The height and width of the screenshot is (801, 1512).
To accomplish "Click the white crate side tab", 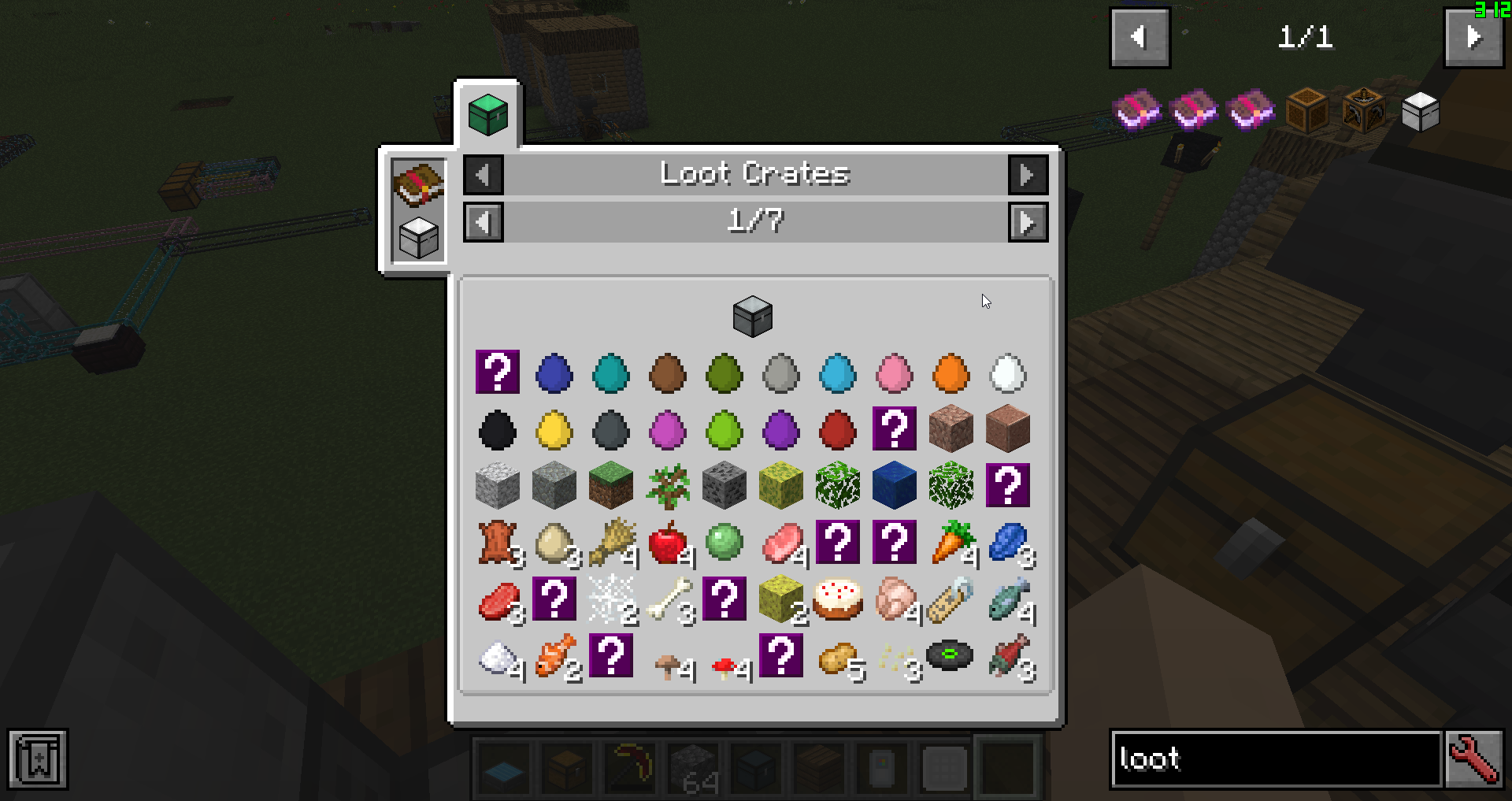I will [x=418, y=237].
